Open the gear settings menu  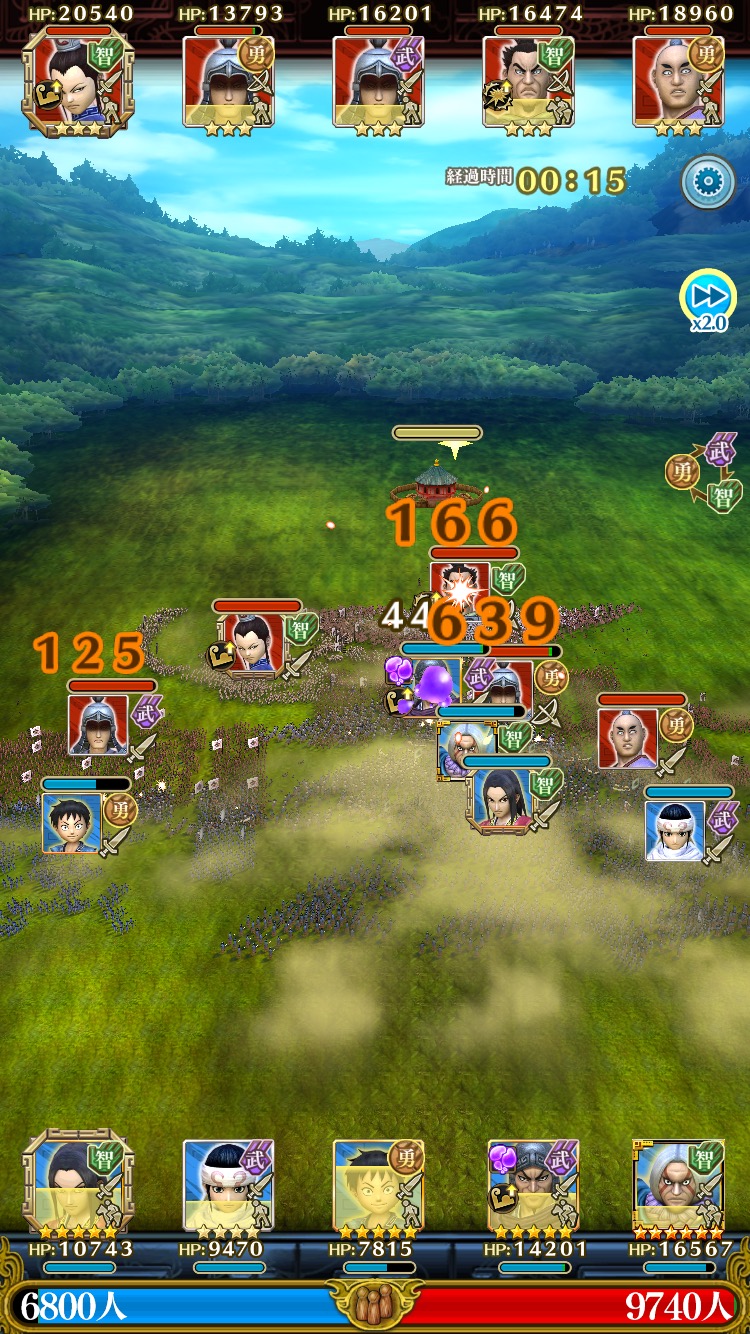click(708, 182)
